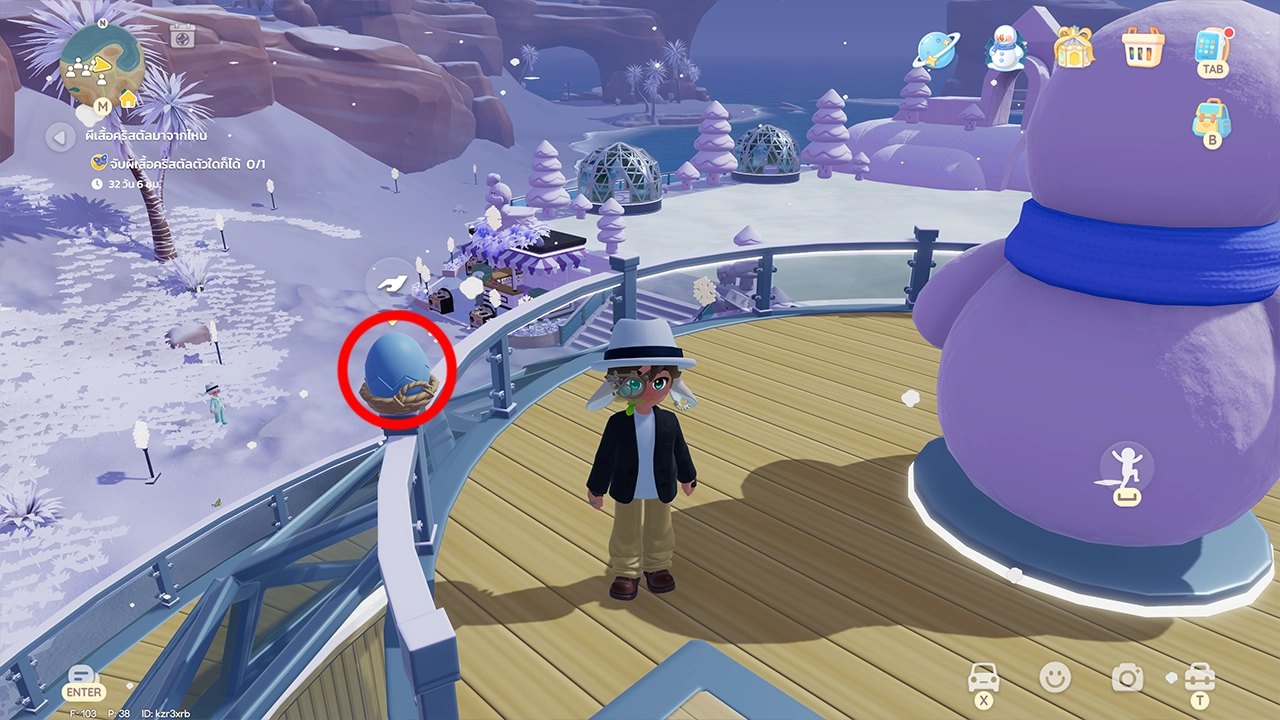Open the golden gift box icon
The width and height of the screenshot is (1280, 720).
click(x=1073, y=48)
